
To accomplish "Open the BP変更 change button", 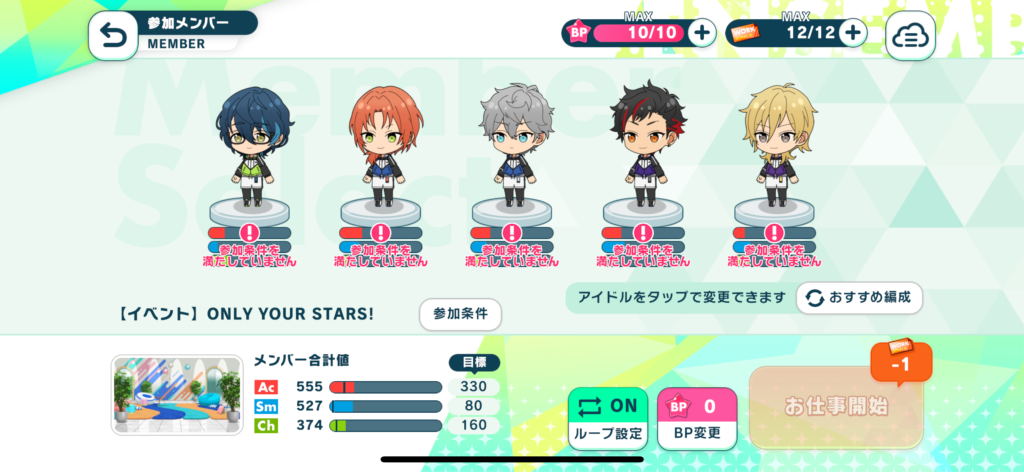I will click(x=697, y=418).
